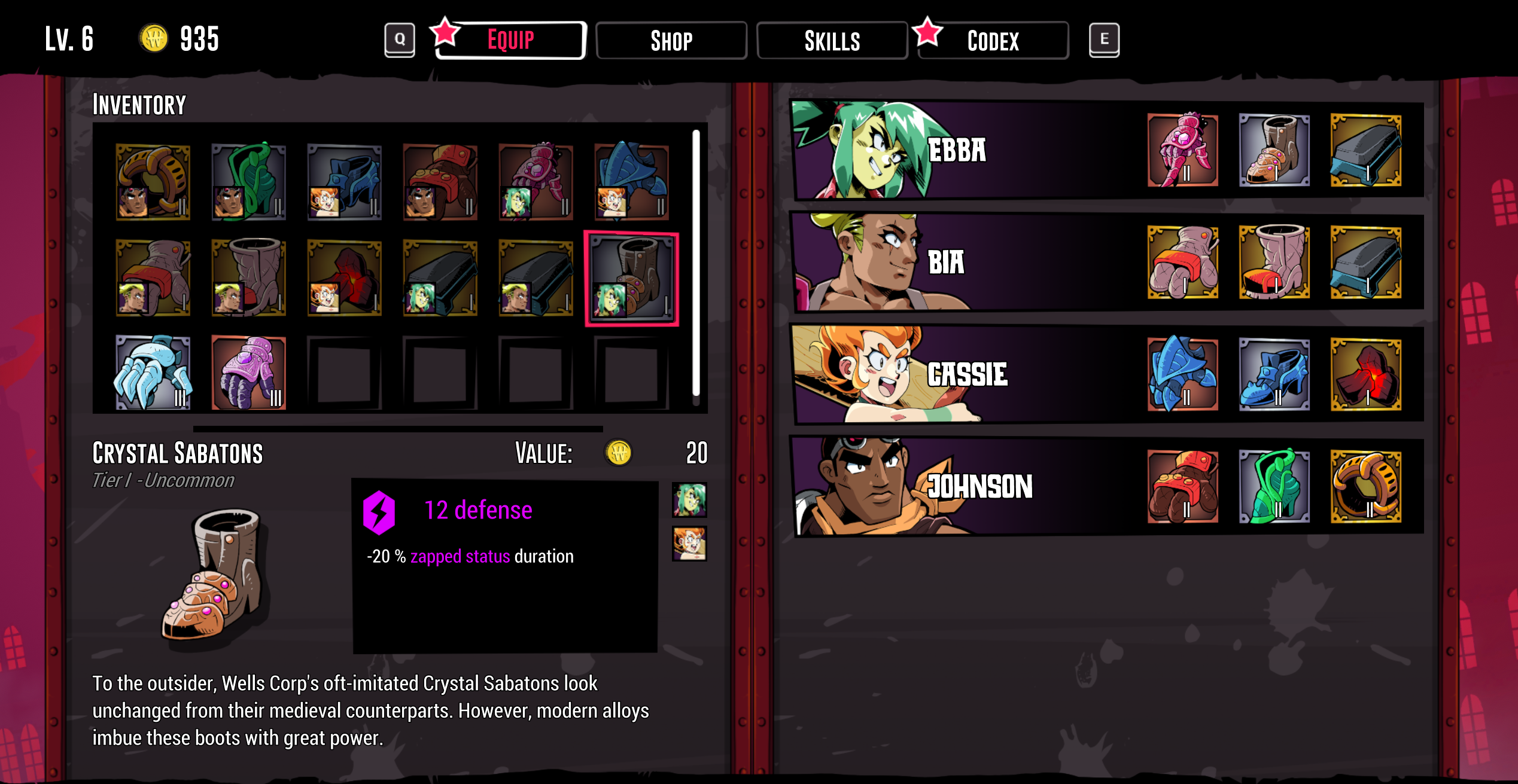Viewport: 1518px width, 784px height.
Task: Select the green tentacle glove in inventory
Action: click(x=249, y=182)
